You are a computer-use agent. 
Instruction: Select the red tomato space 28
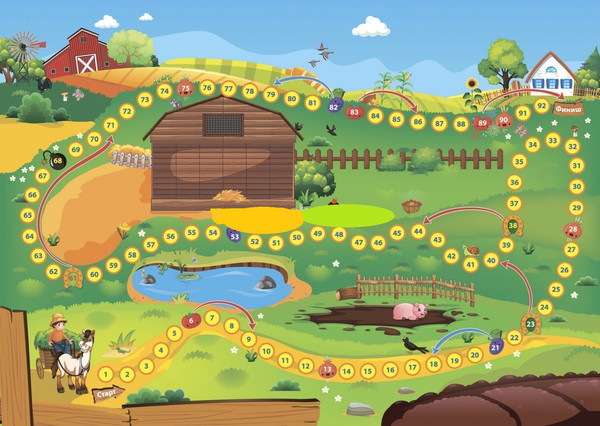click(x=572, y=229)
